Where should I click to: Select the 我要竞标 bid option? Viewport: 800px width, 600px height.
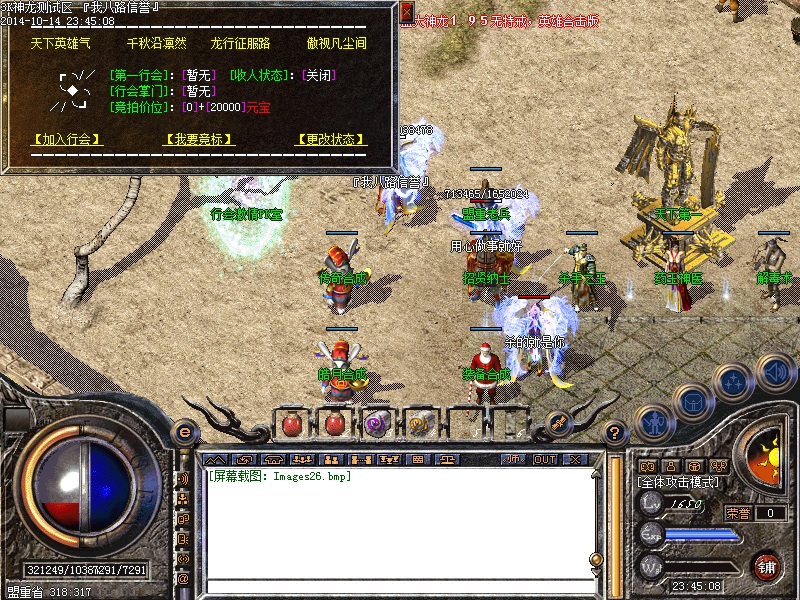click(199, 140)
